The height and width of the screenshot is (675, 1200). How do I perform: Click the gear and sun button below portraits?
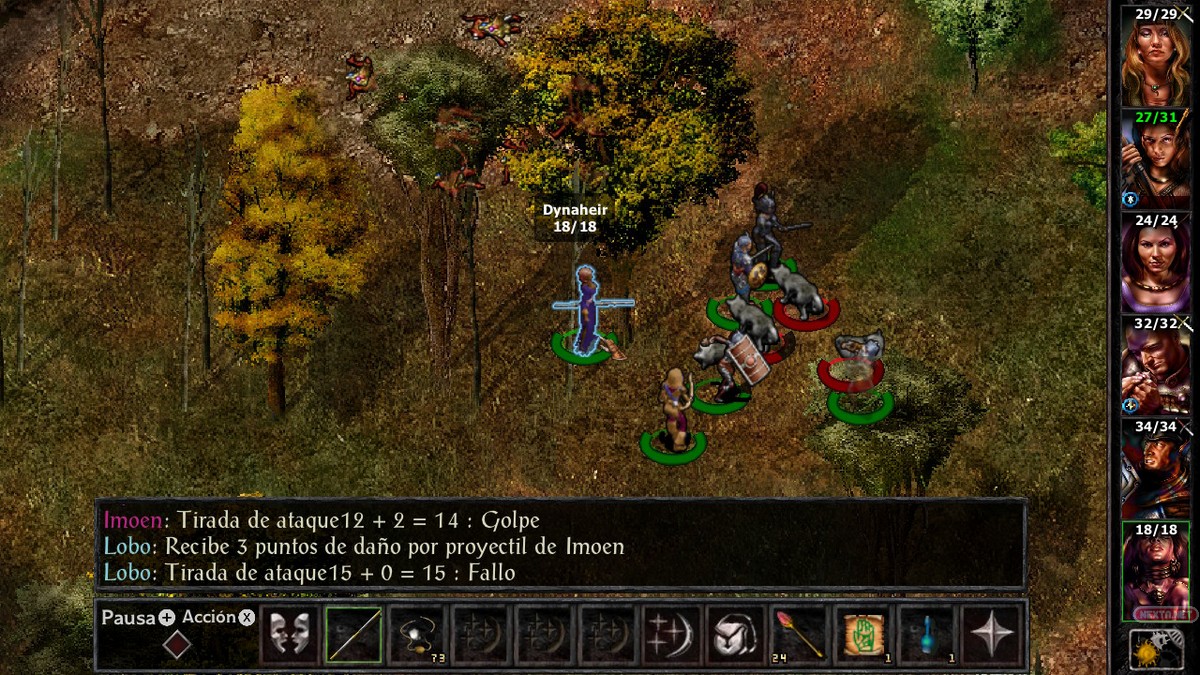click(1155, 650)
